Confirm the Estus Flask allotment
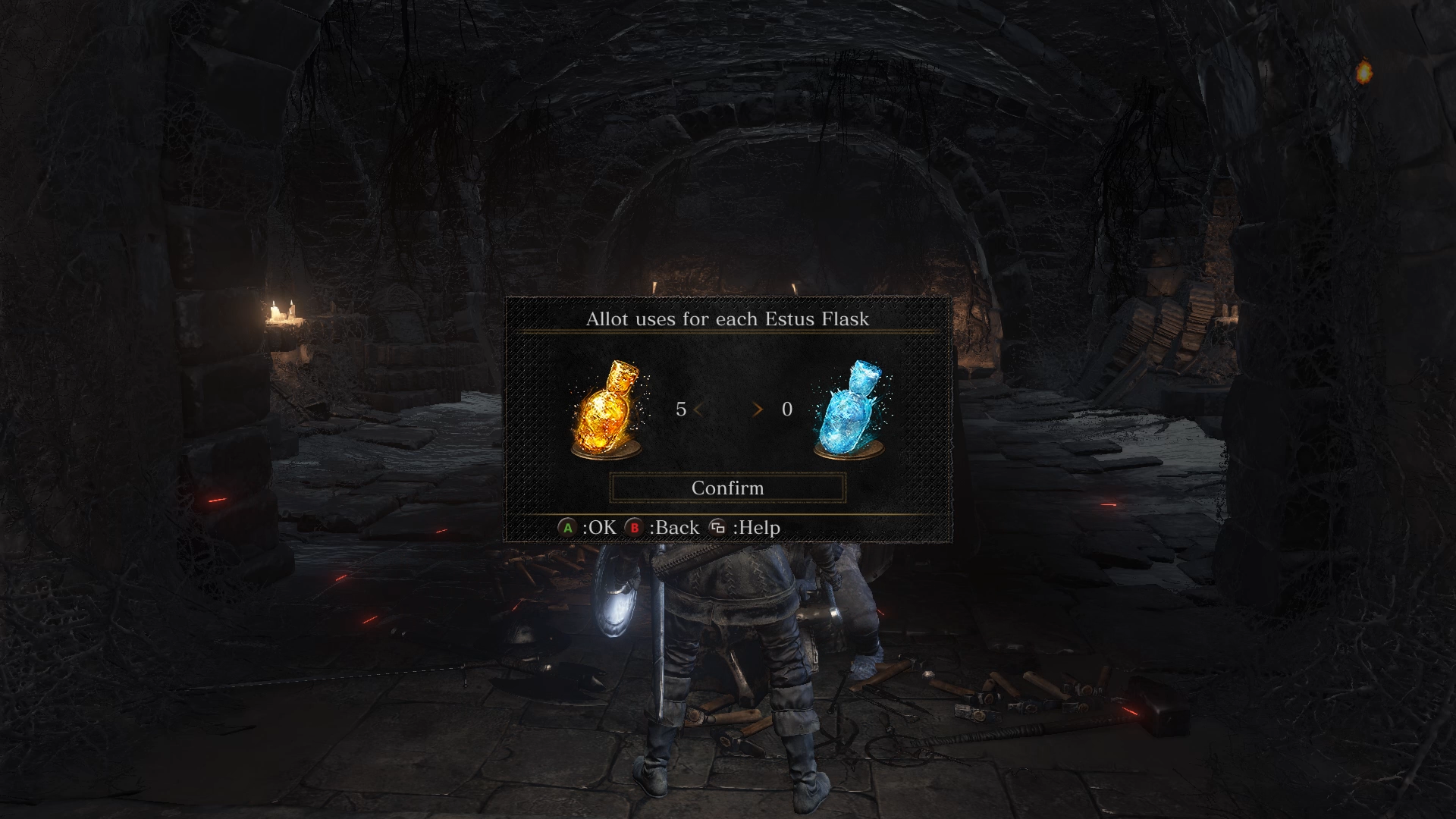 tap(727, 488)
